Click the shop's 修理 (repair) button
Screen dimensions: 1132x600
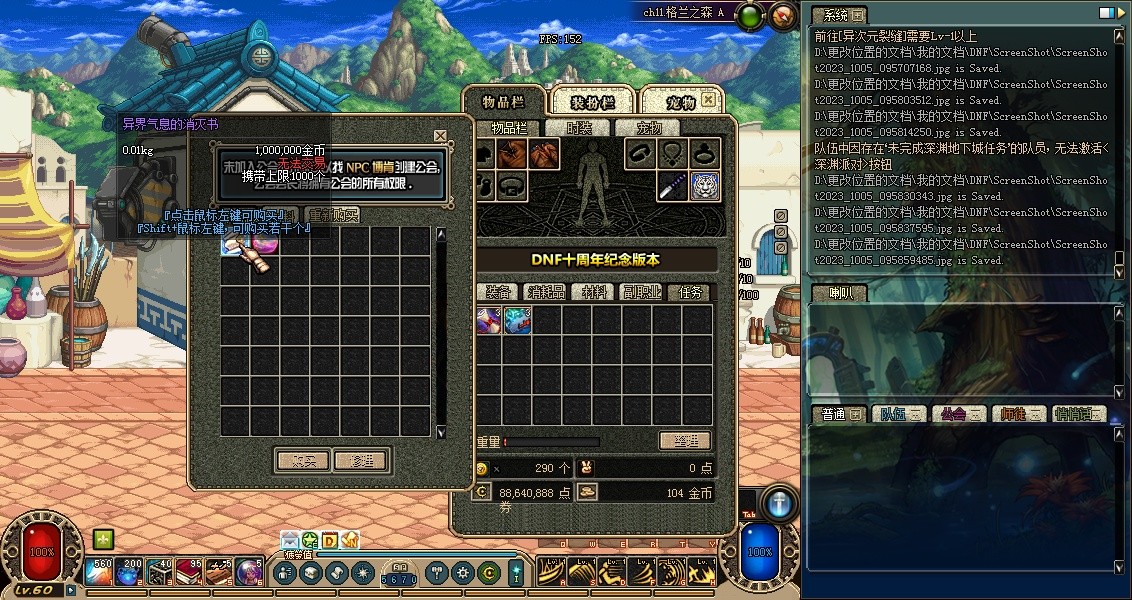(361, 461)
